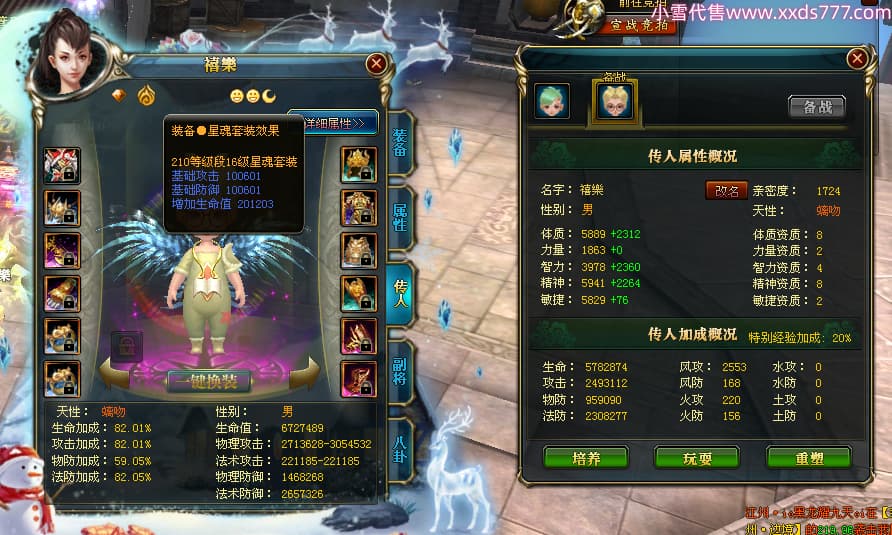Click the 玩耍 play button
This screenshot has width=892, height=535.
697,458
